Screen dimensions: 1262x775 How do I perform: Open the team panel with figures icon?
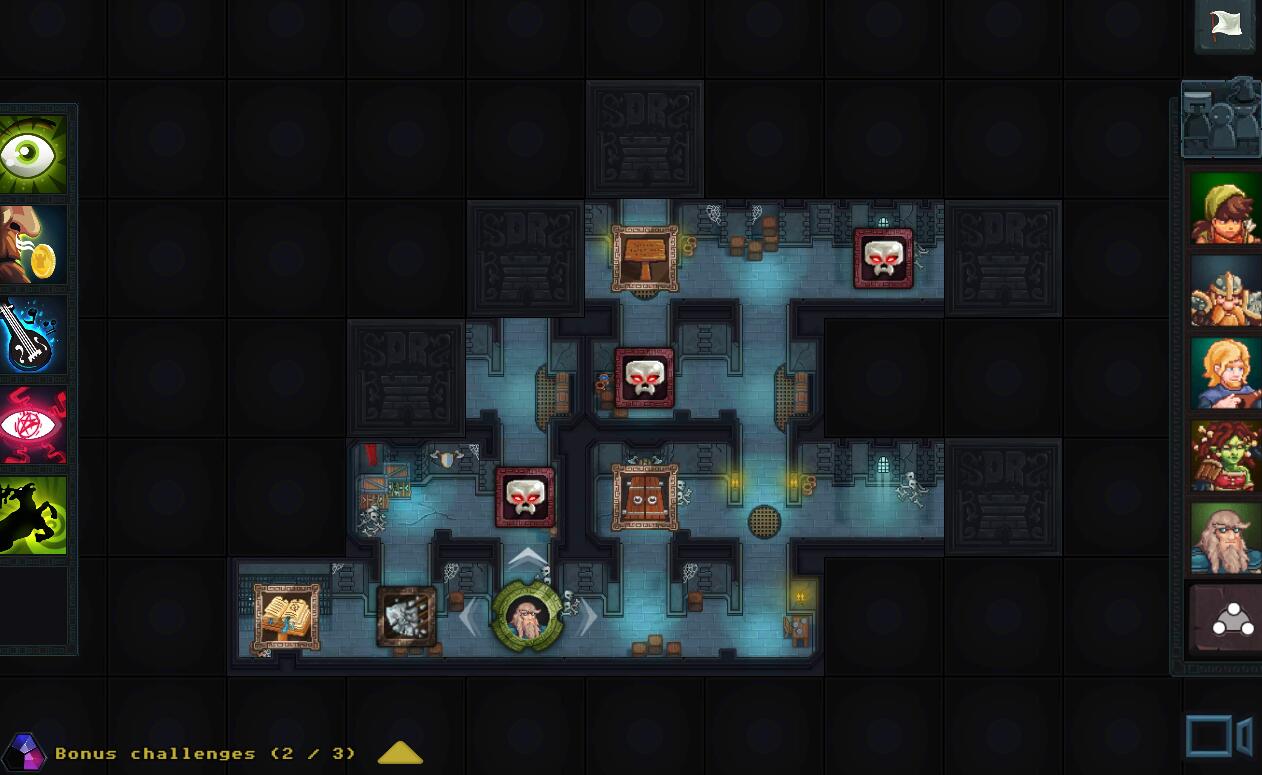pos(1221,119)
